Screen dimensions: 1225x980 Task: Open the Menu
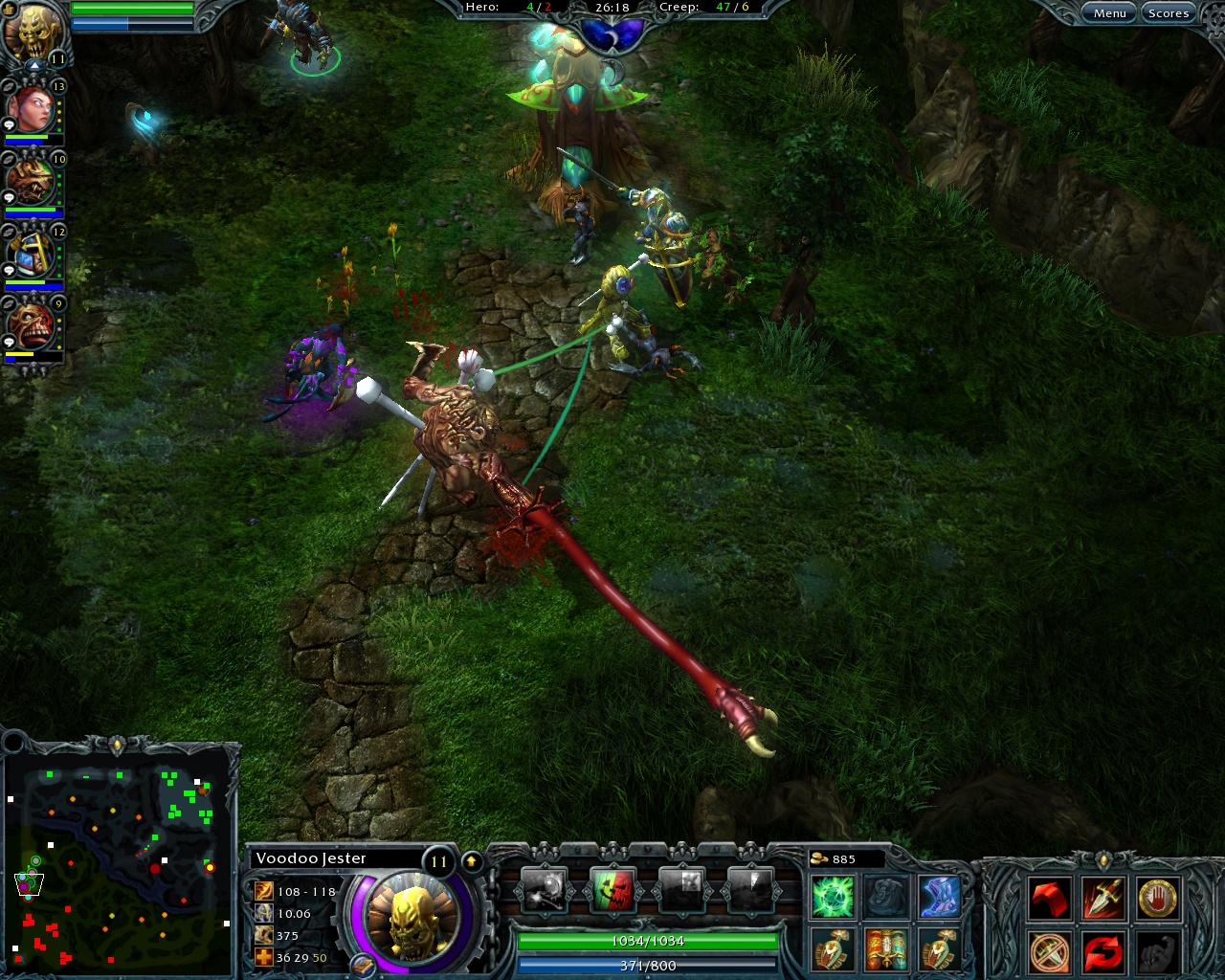(1109, 12)
